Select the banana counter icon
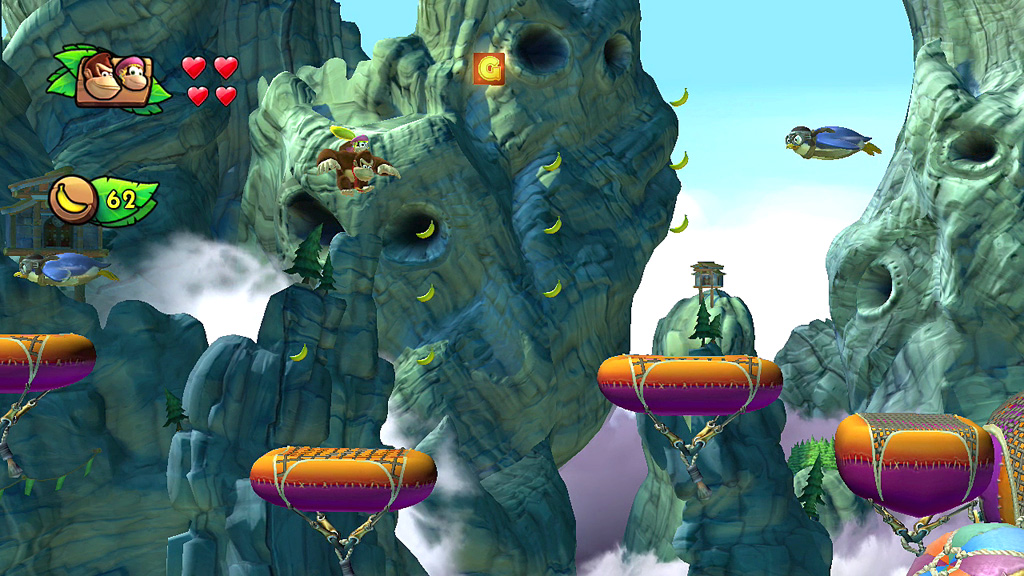This screenshot has height=576, width=1024. point(72,199)
